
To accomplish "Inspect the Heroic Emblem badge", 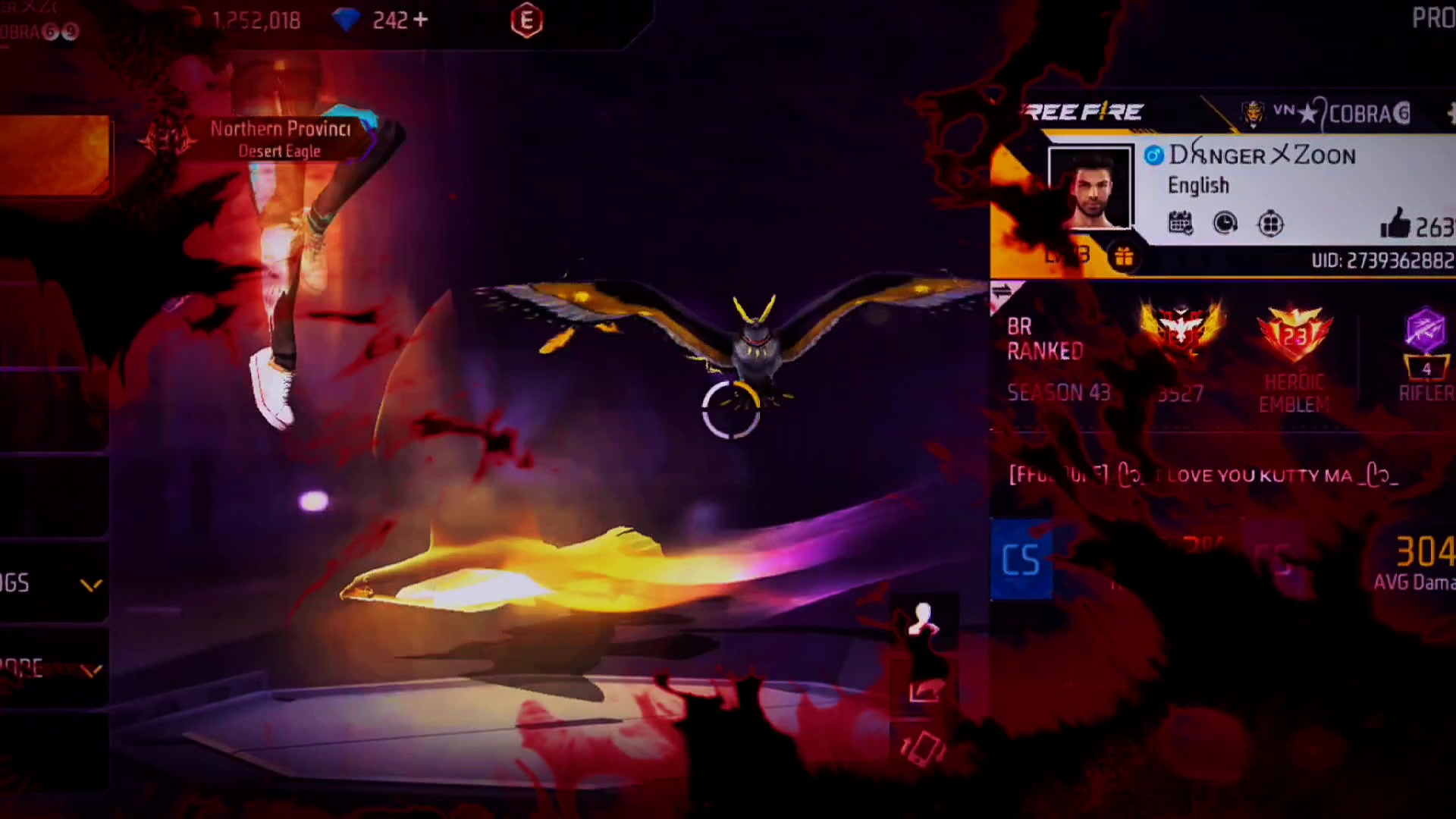I will [x=1294, y=334].
